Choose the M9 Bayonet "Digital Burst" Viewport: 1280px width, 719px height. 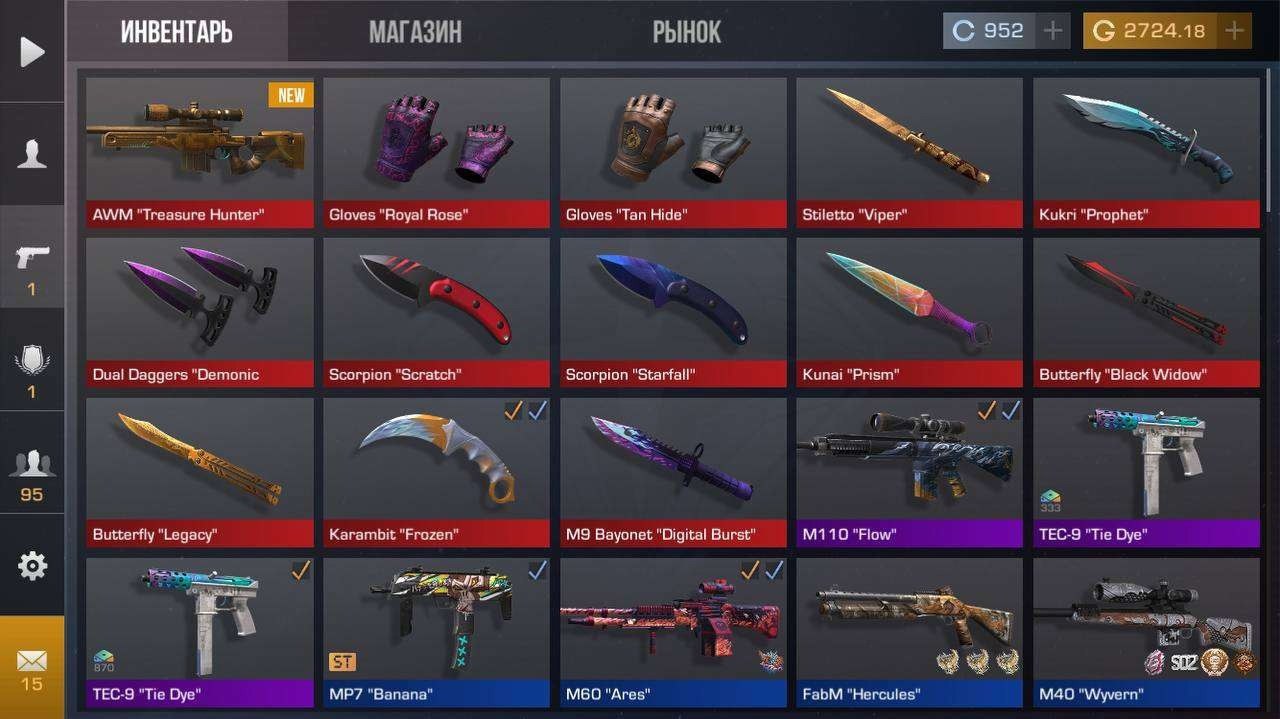tap(673, 472)
